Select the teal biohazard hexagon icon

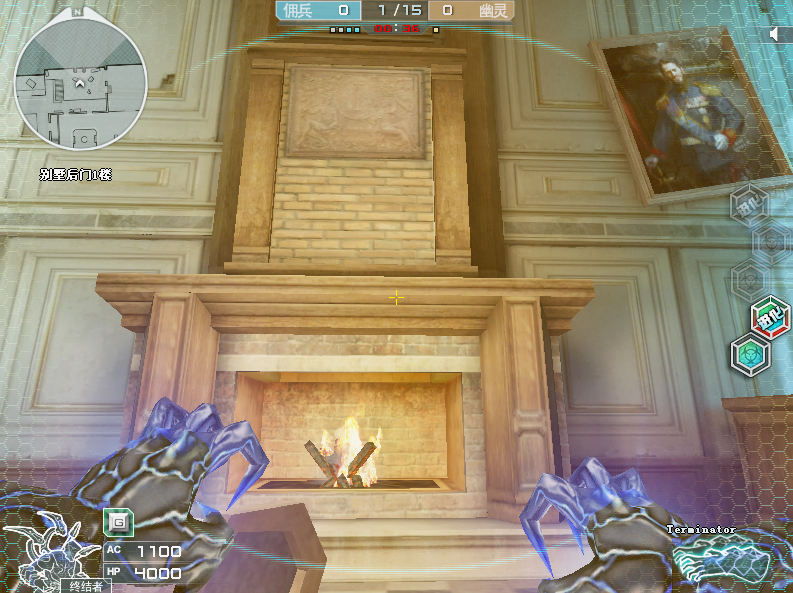point(749,355)
